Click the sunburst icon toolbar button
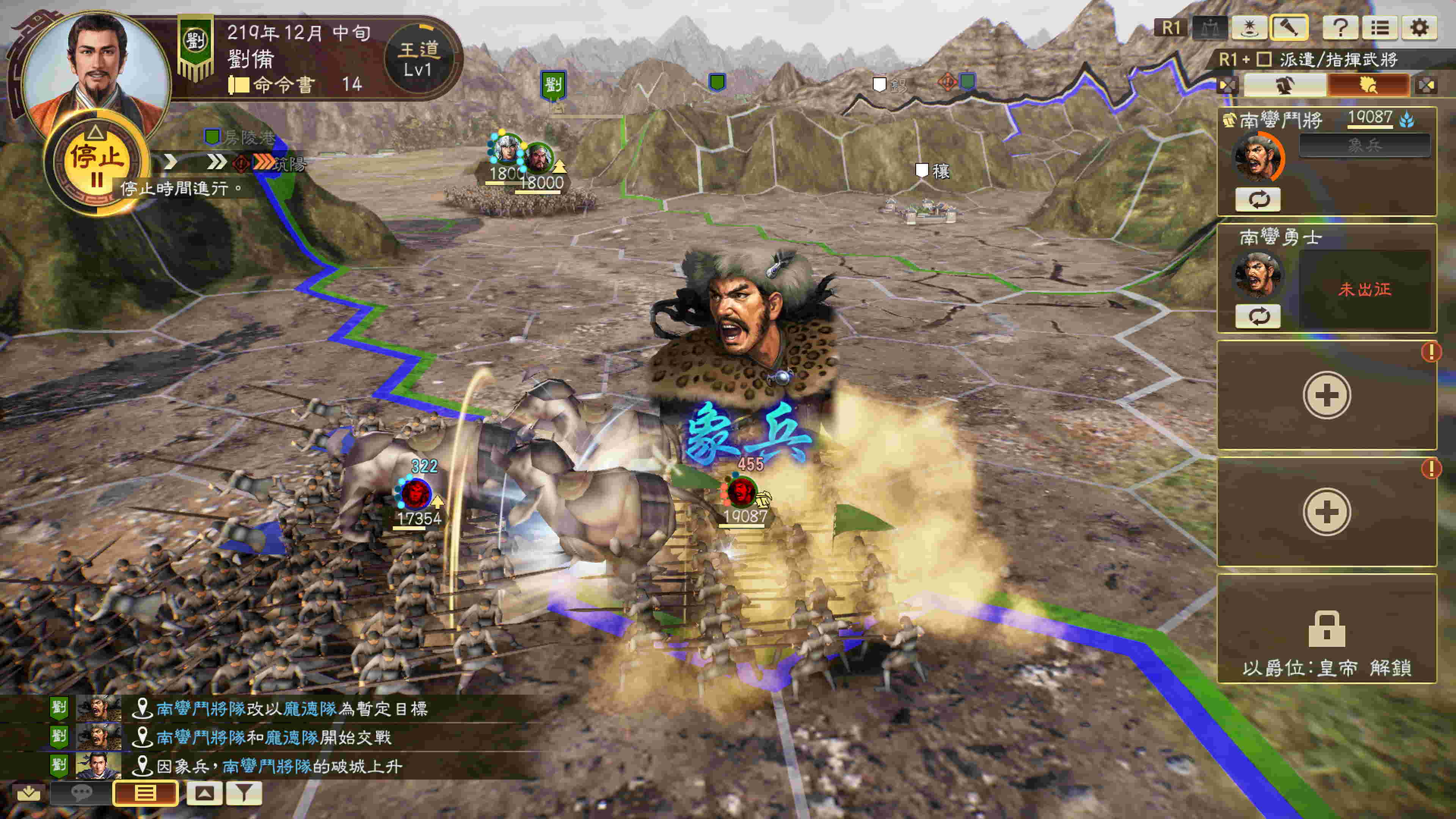 click(x=1249, y=28)
